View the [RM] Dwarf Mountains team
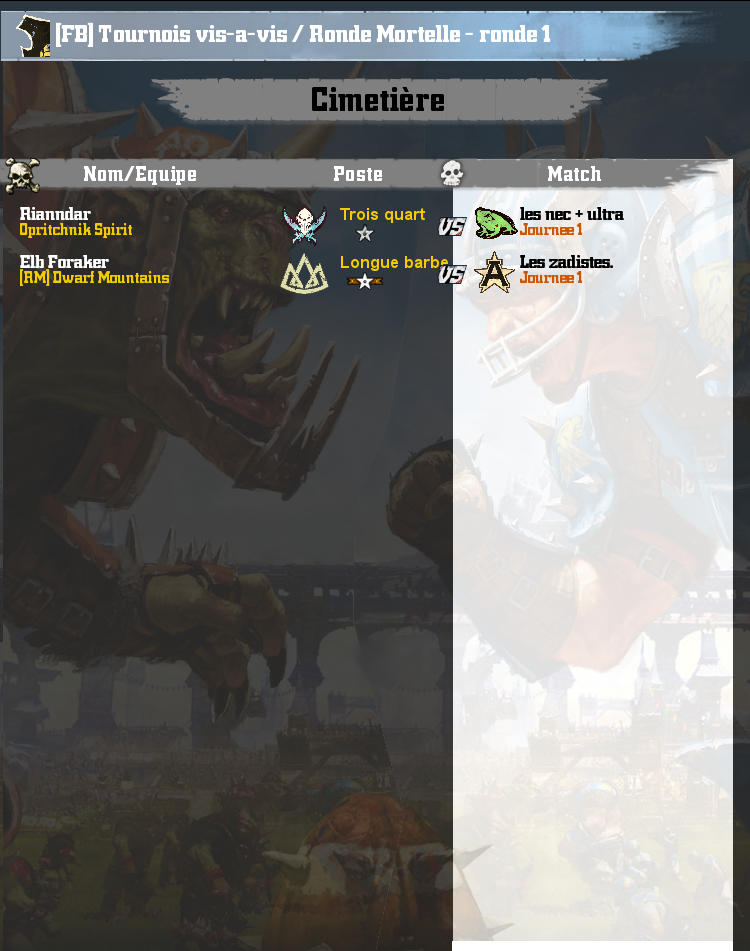Image resolution: width=750 pixels, height=951 pixels. [94, 278]
